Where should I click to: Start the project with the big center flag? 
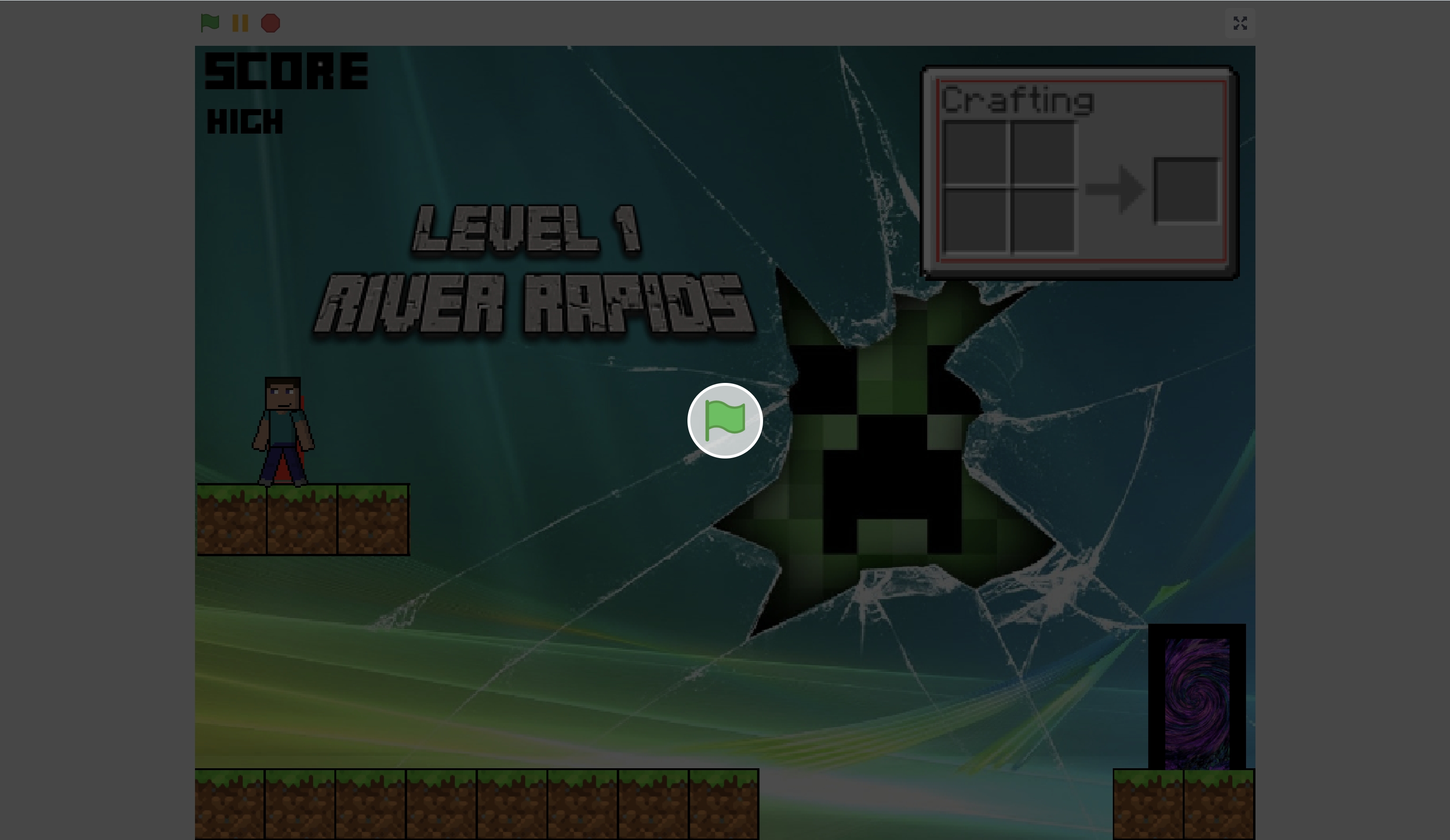[724, 421]
